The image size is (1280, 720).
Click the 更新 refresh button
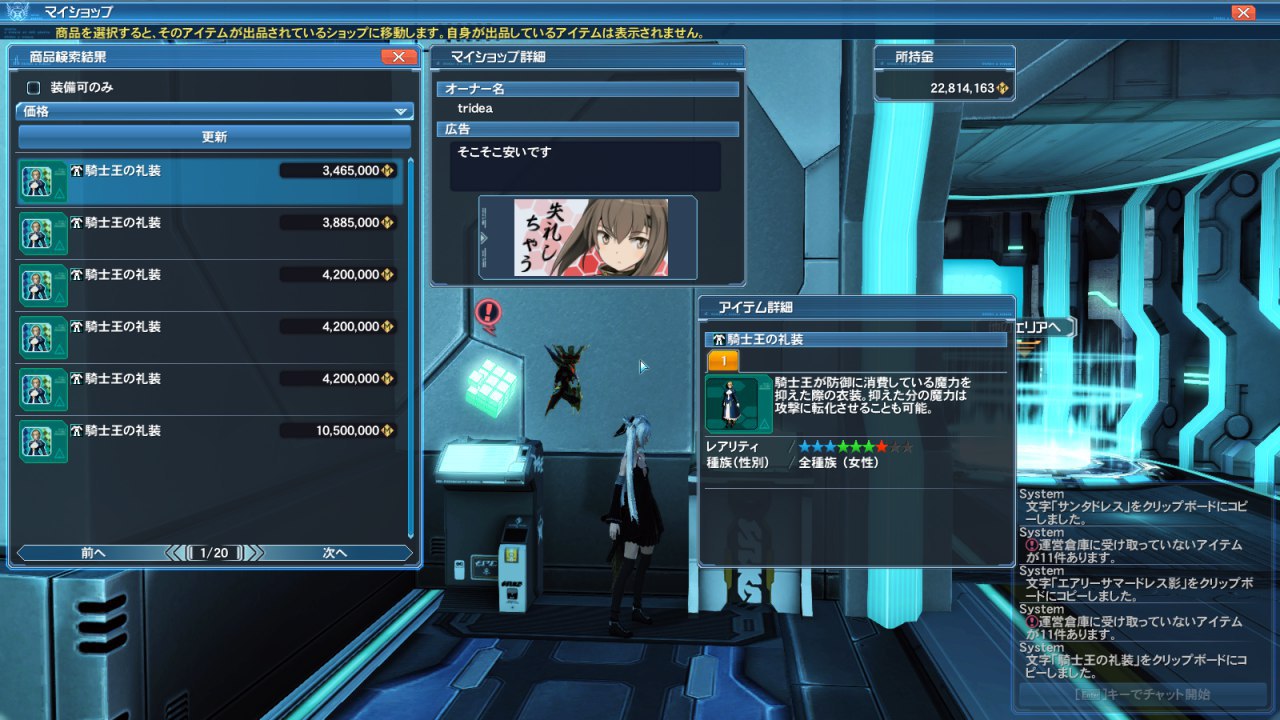pos(214,137)
